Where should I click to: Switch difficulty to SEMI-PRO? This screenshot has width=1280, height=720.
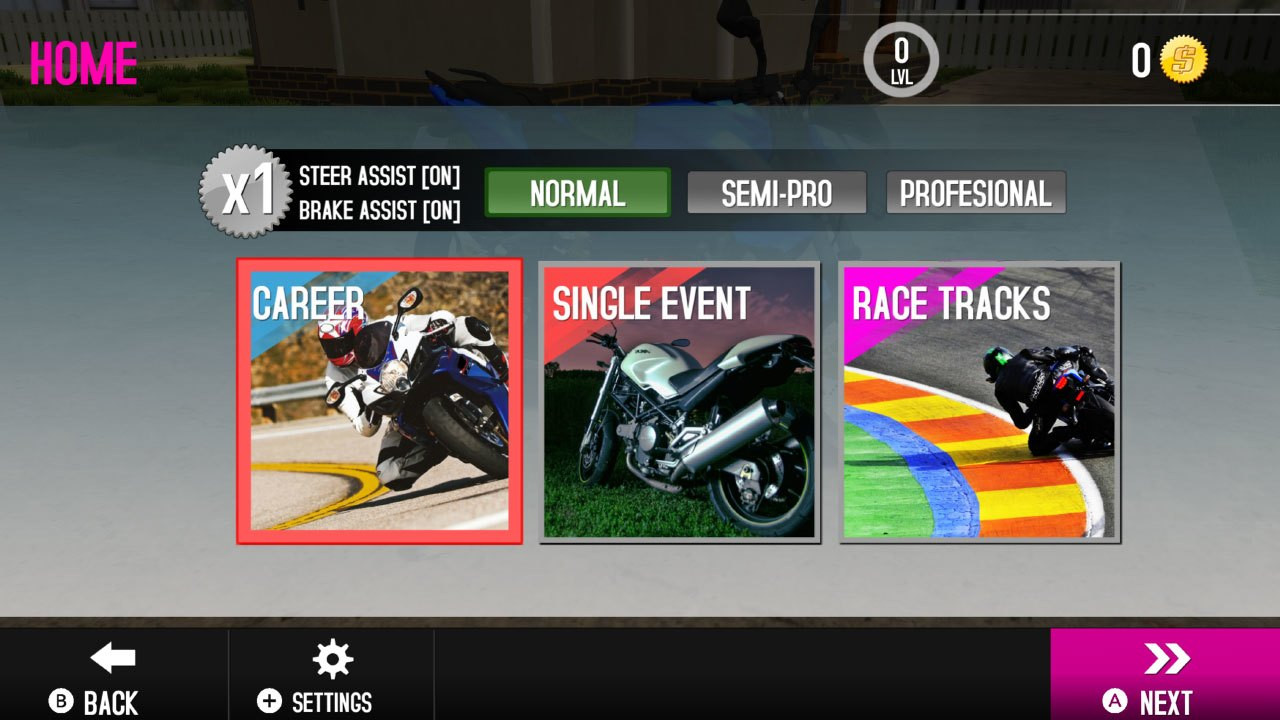pyautogui.click(x=776, y=192)
